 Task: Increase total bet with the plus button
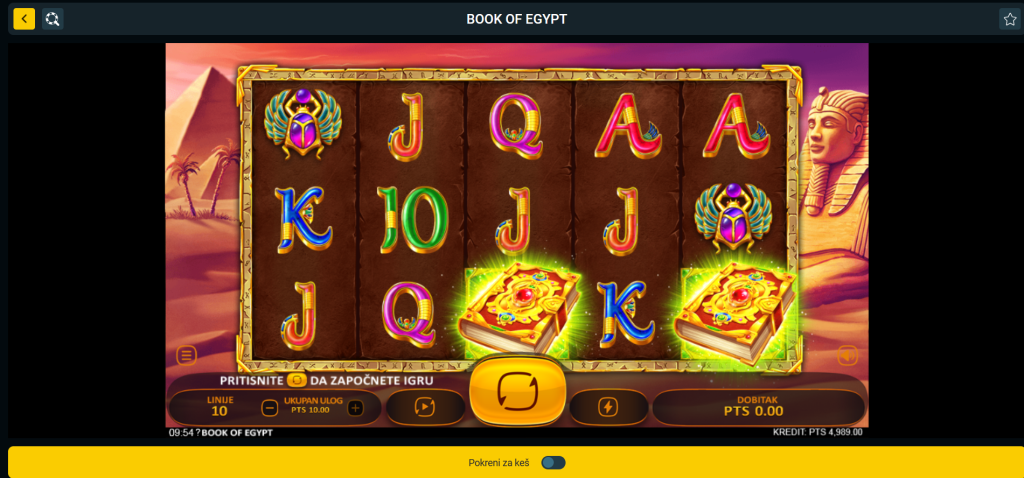click(355, 407)
